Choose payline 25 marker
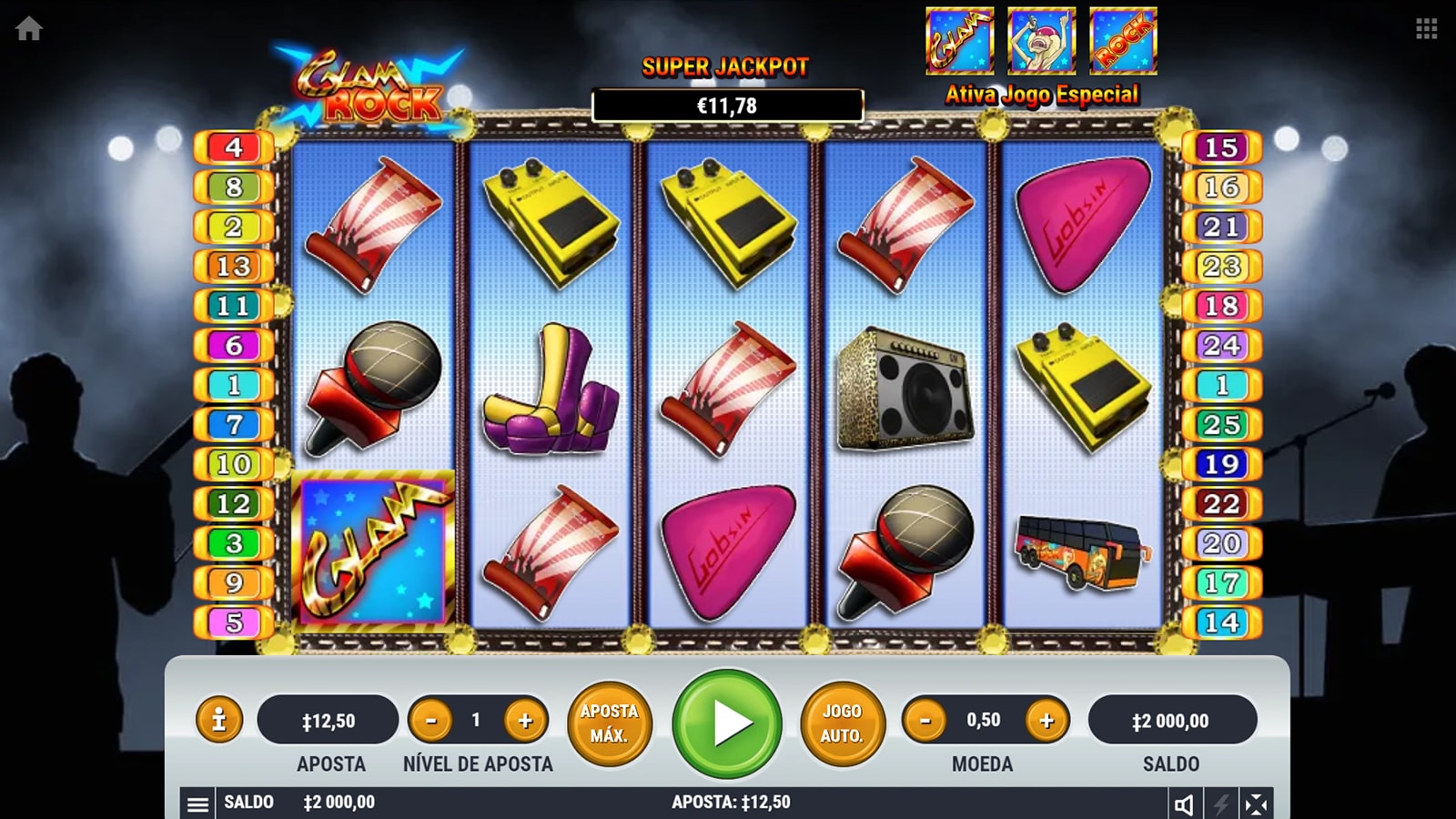Screen dimensions: 1456x819 point(1221,424)
